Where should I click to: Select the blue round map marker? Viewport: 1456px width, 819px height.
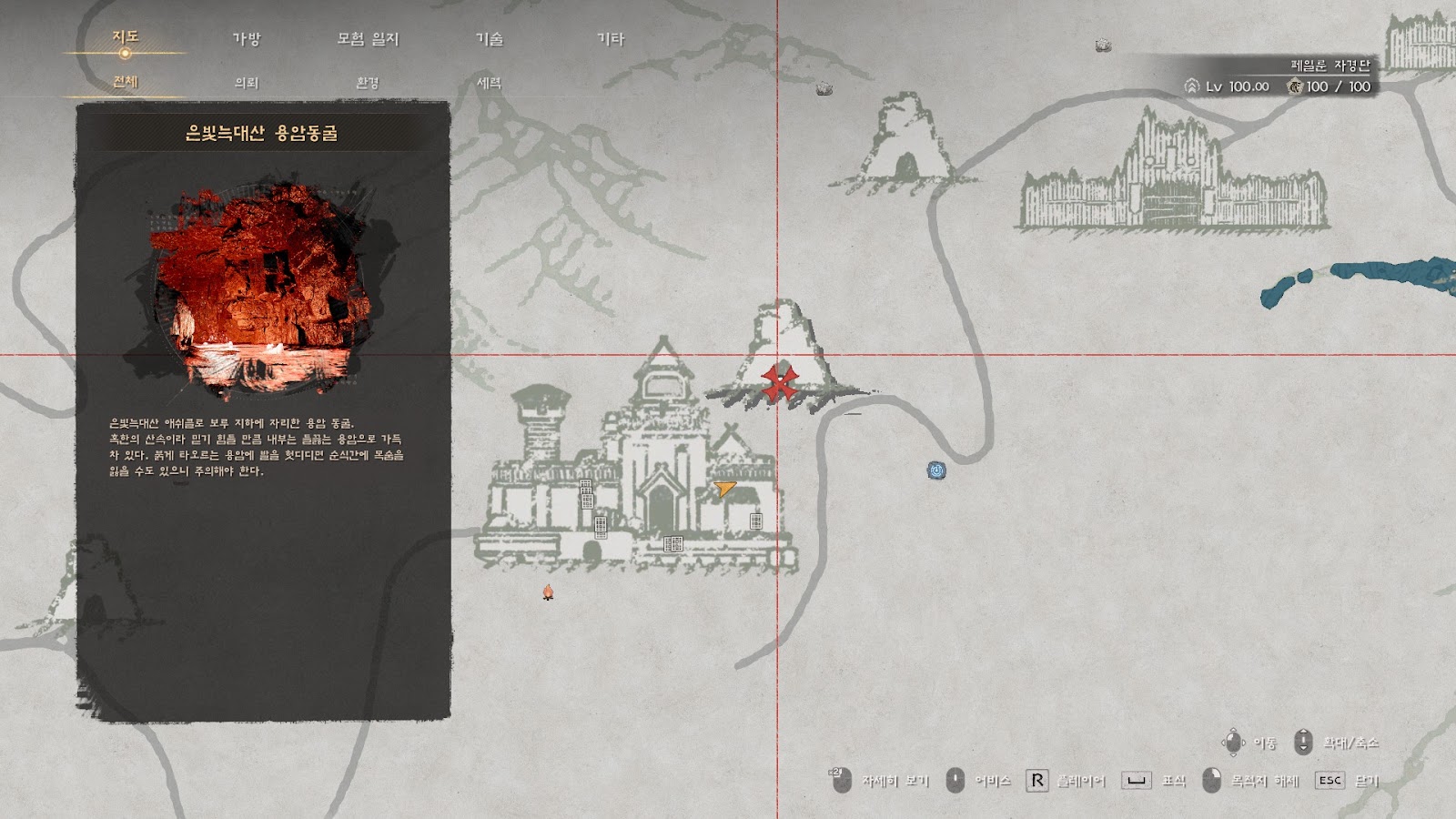pyautogui.click(x=936, y=470)
